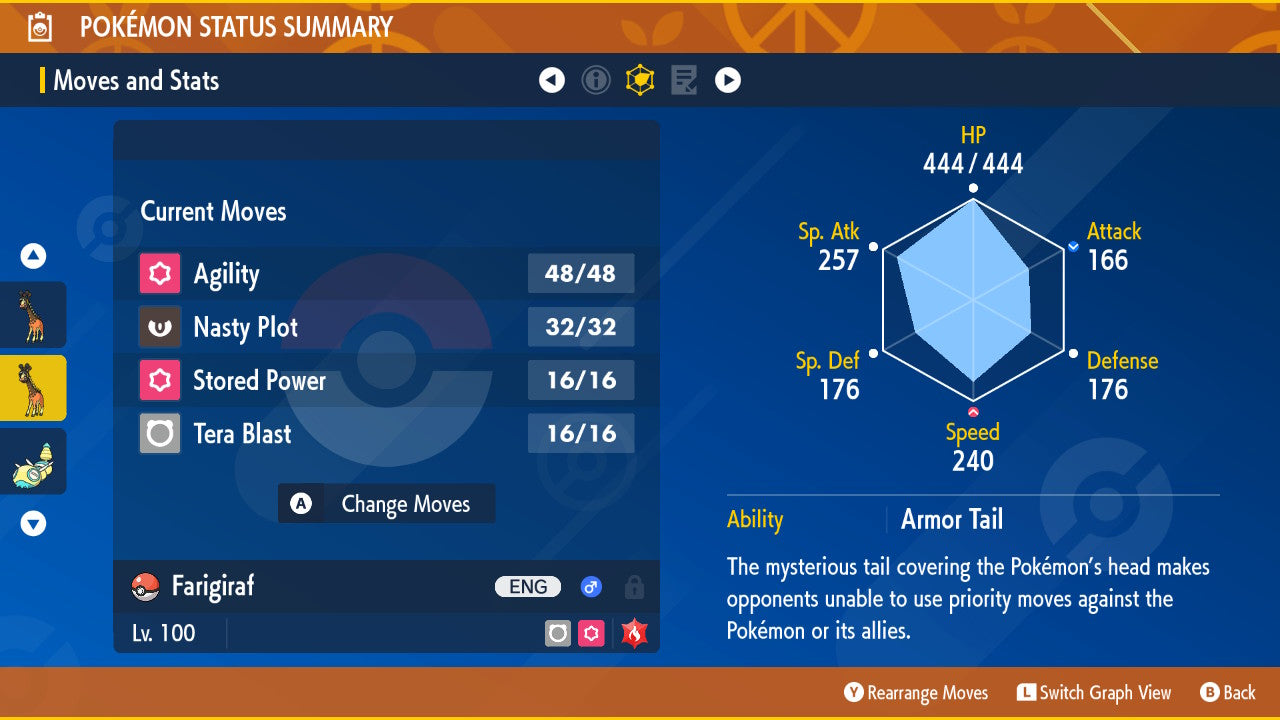The width and height of the screenshot is (1280, 720).
Task: Choose the Stored Power move
Action: 386,380
